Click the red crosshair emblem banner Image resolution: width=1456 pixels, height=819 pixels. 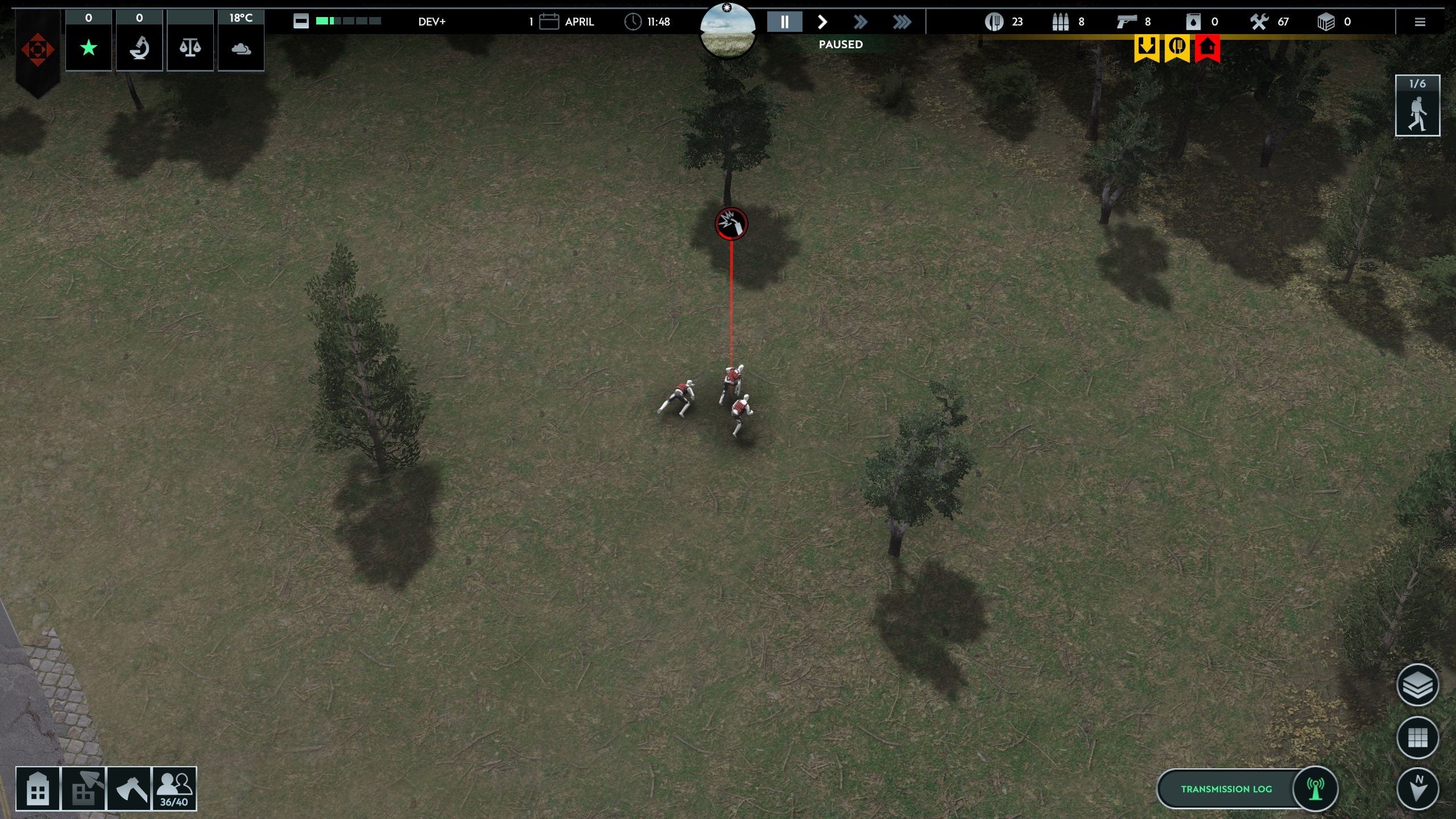[38, 50]
